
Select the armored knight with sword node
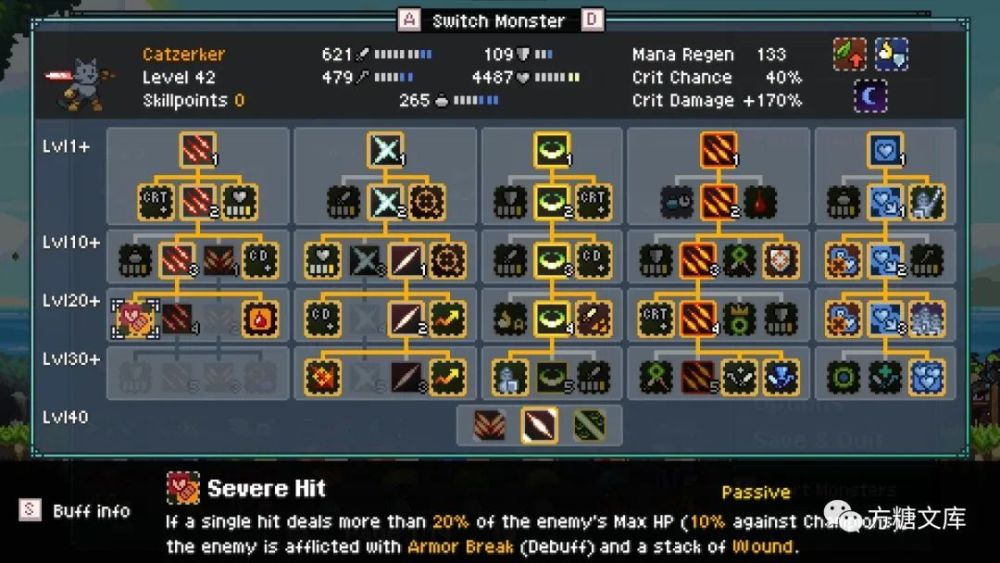pyautogui.click(x=927, y=202)
